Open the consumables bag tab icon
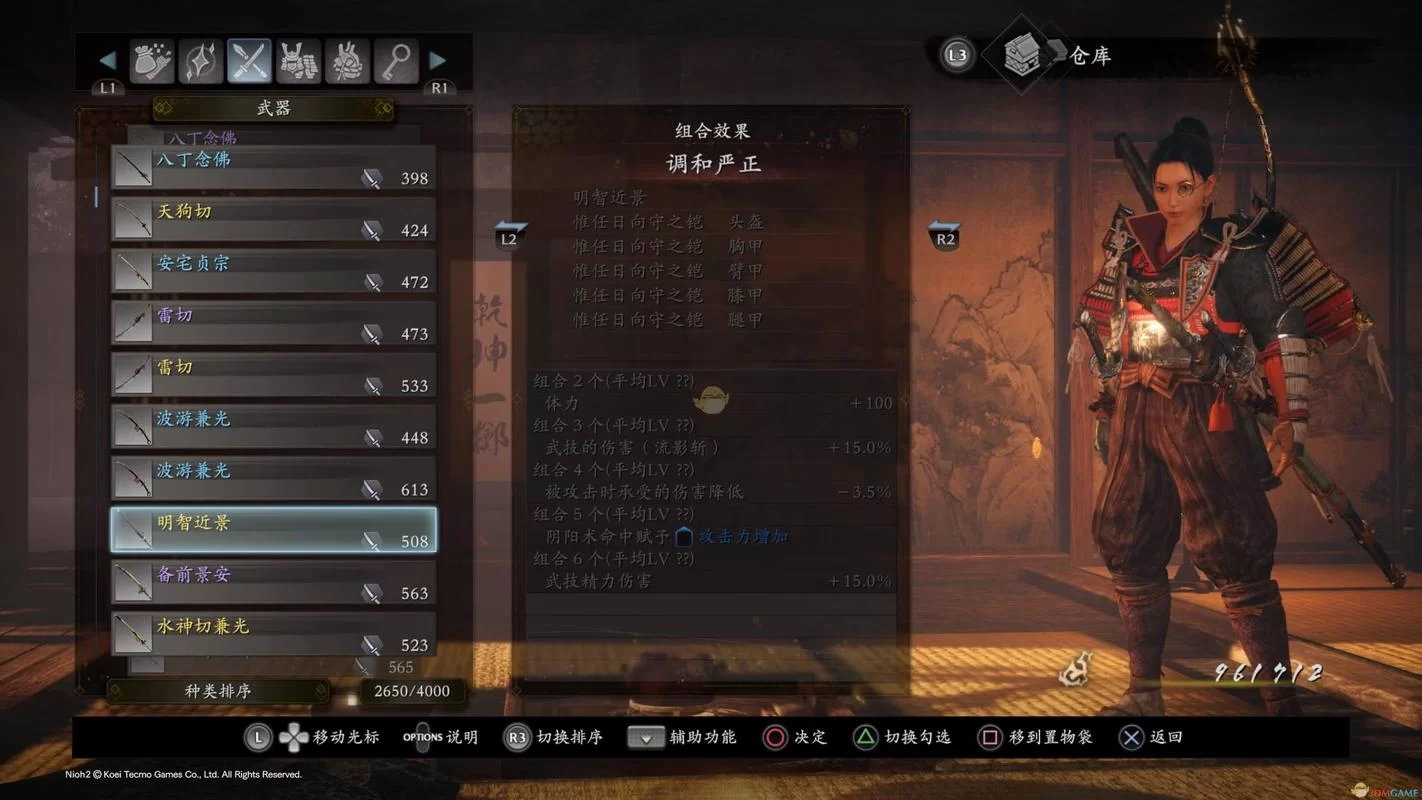 (152, 60)
